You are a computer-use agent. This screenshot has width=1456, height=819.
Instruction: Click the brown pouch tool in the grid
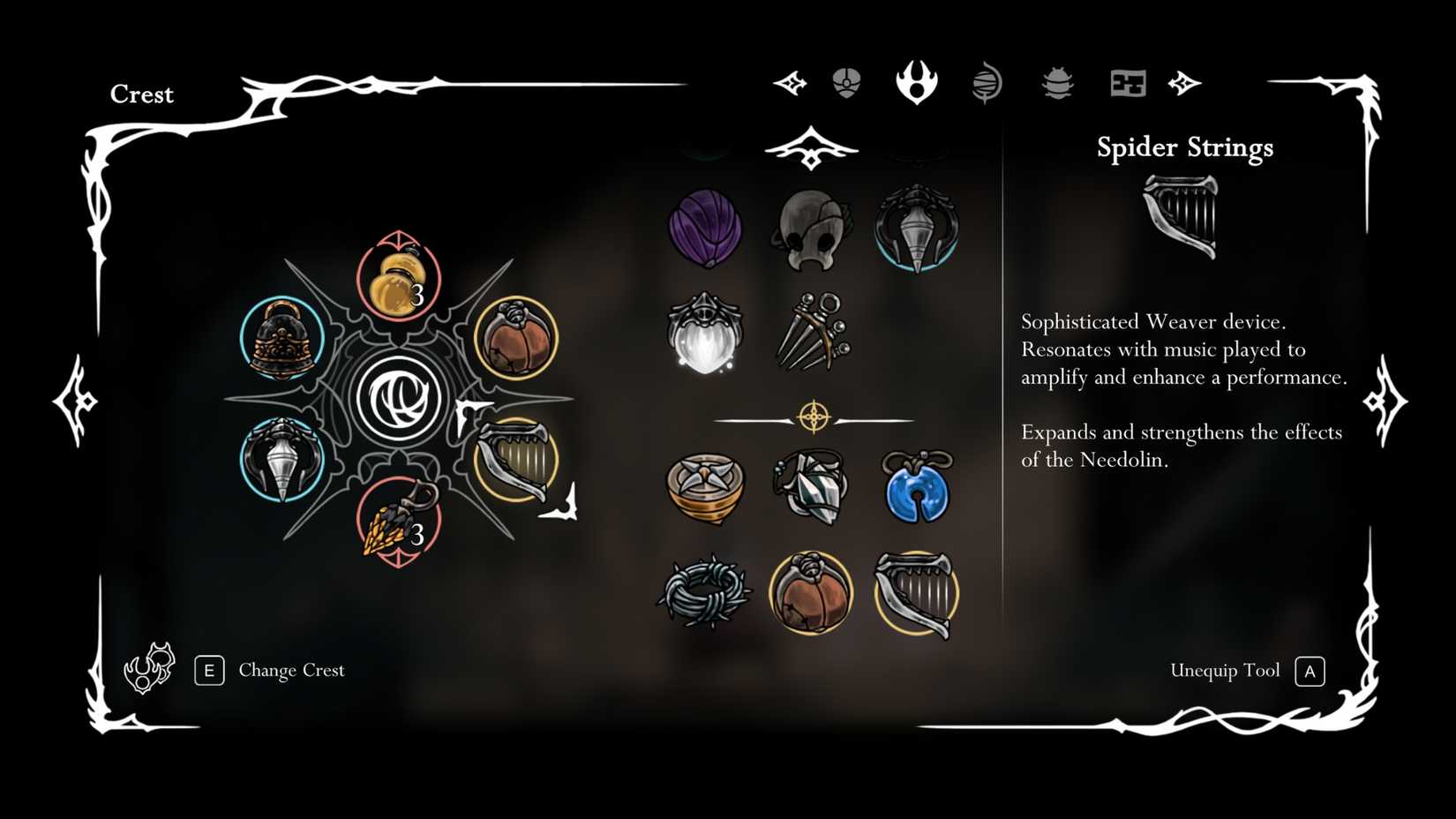[x=812, y=591]
